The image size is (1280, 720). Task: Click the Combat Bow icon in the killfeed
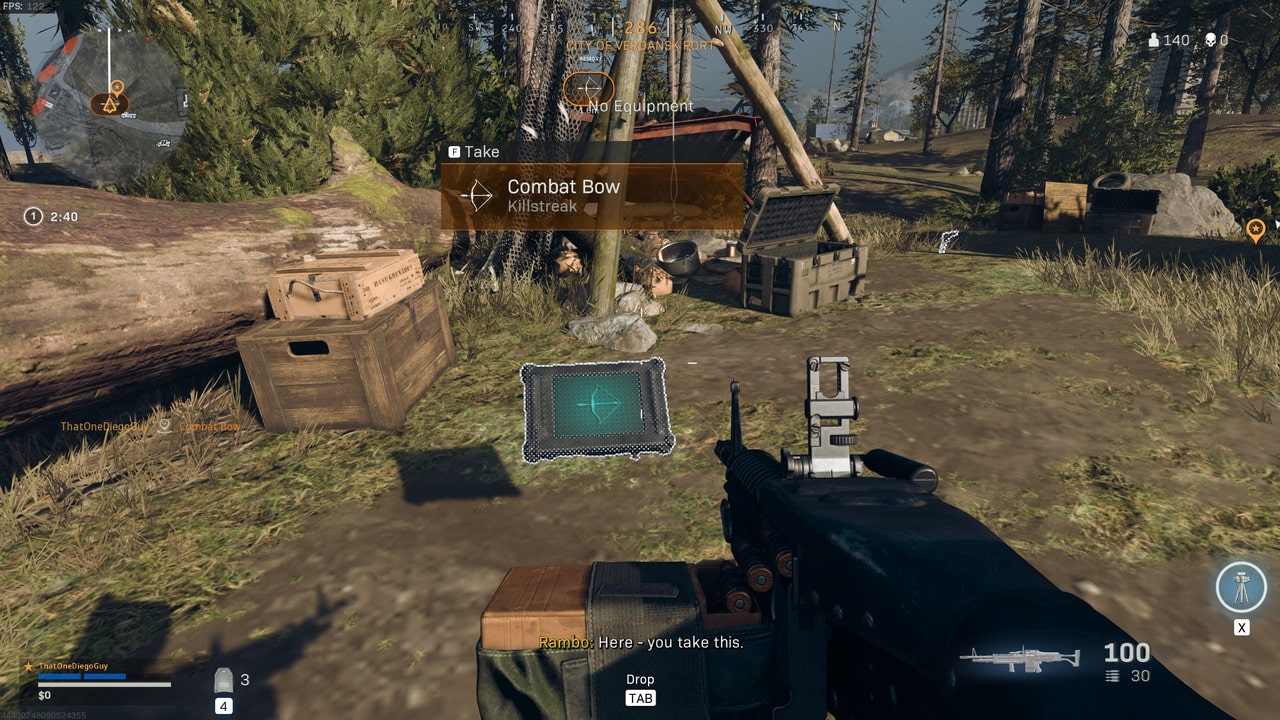point(163,424)
